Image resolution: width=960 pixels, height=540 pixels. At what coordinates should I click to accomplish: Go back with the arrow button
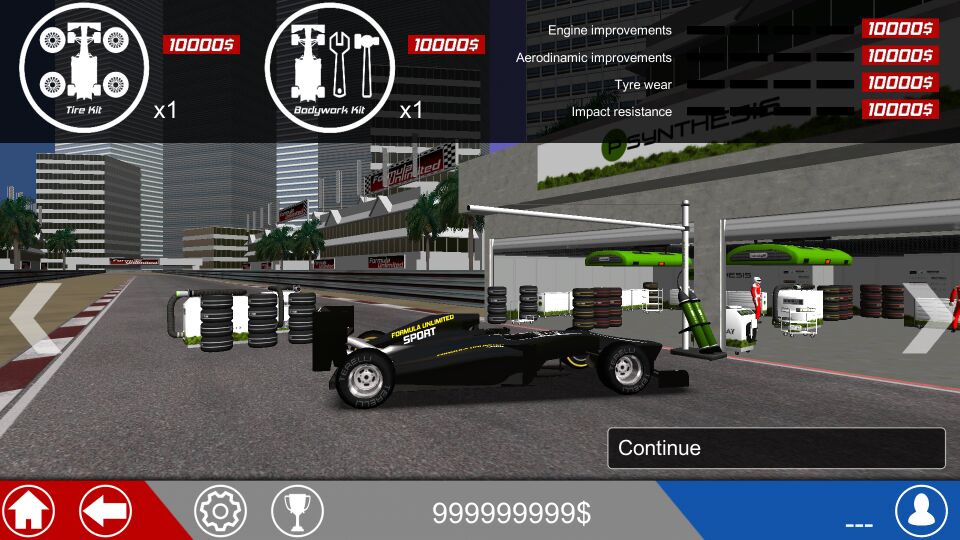(105, 511)
